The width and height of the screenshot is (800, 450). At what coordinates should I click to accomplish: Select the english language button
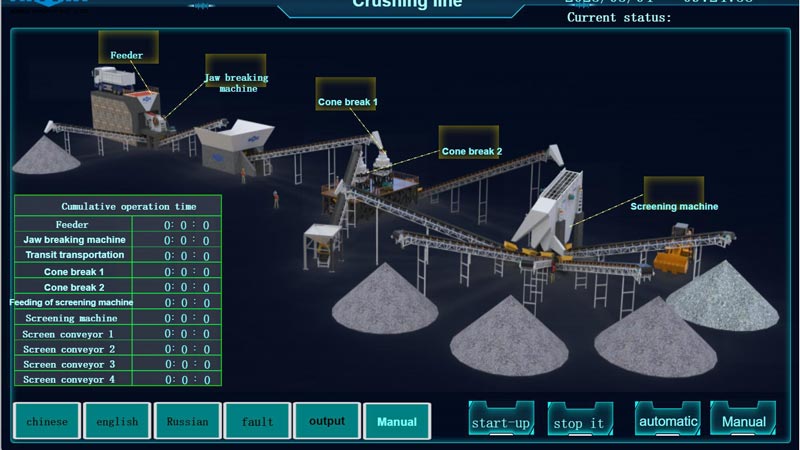coord(117,421)
